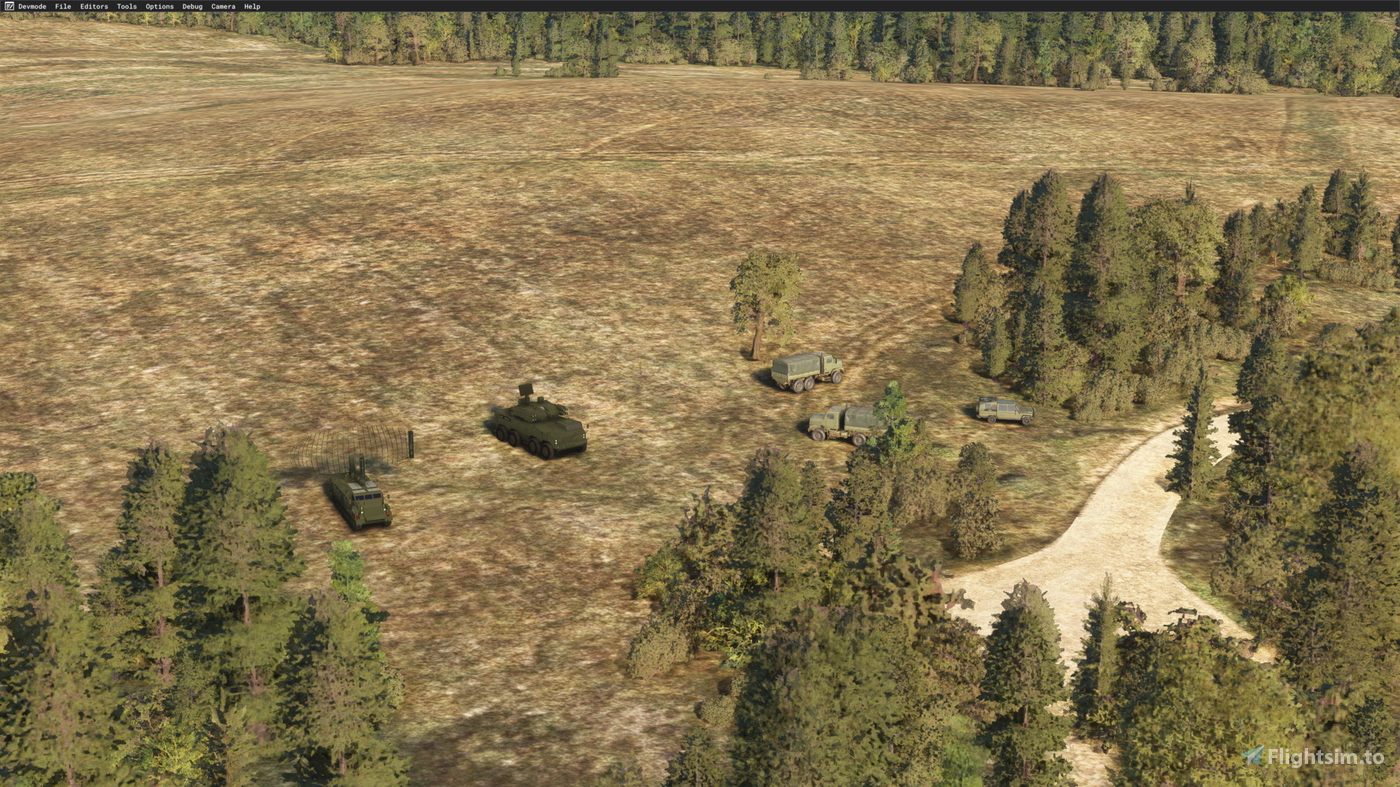Open the File menu
The image size is (1400, 787).
tap(61, 6)
